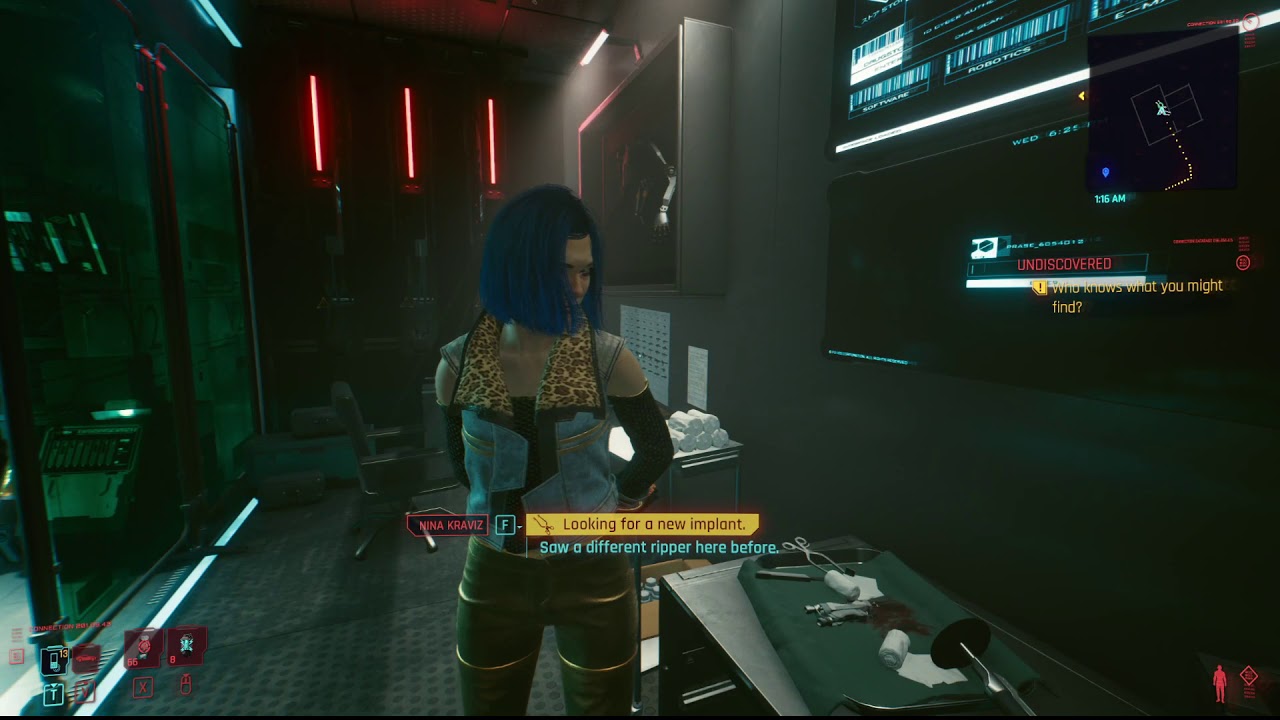This screenshot has width=1280, height=720.
Task: Select the NINA KRAVIZ nameplate
Action: point(447,524)
